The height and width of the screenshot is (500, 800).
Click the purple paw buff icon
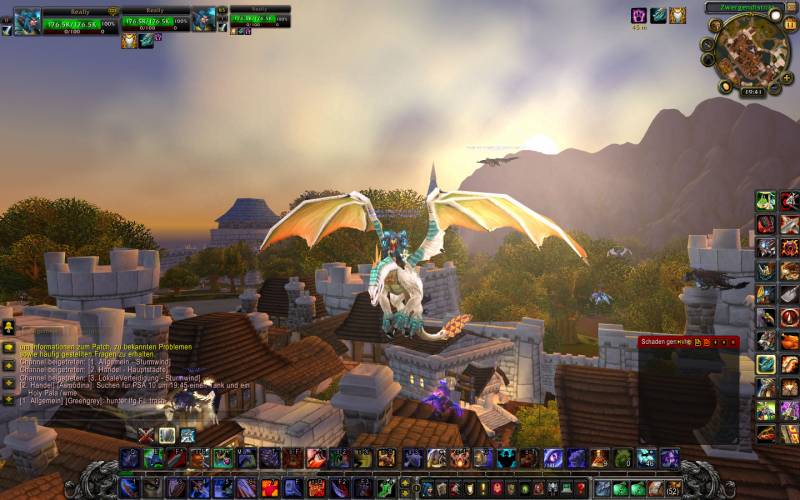point(638,15)
